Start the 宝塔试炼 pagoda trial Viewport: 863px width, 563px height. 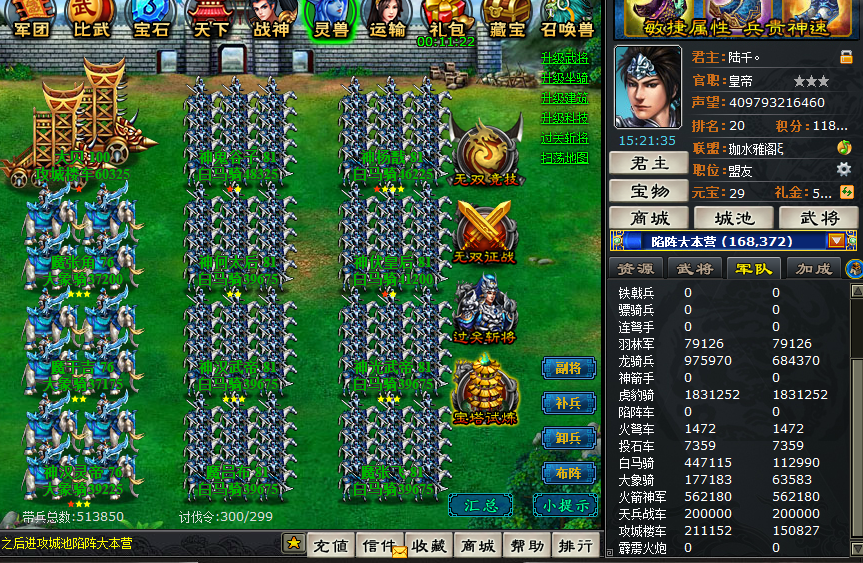486,392
